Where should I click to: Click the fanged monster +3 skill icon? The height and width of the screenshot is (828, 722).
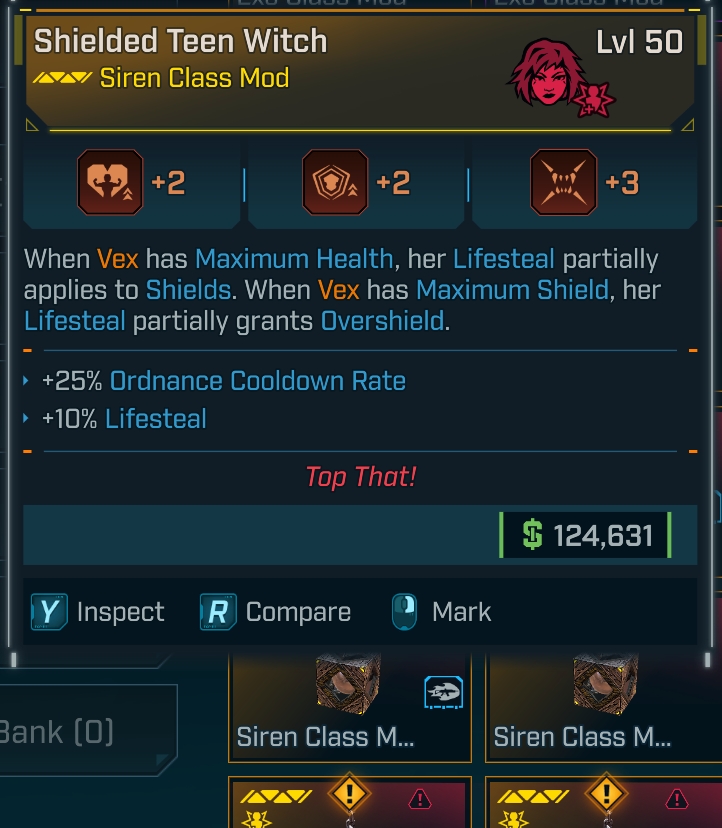click(564, 182)
